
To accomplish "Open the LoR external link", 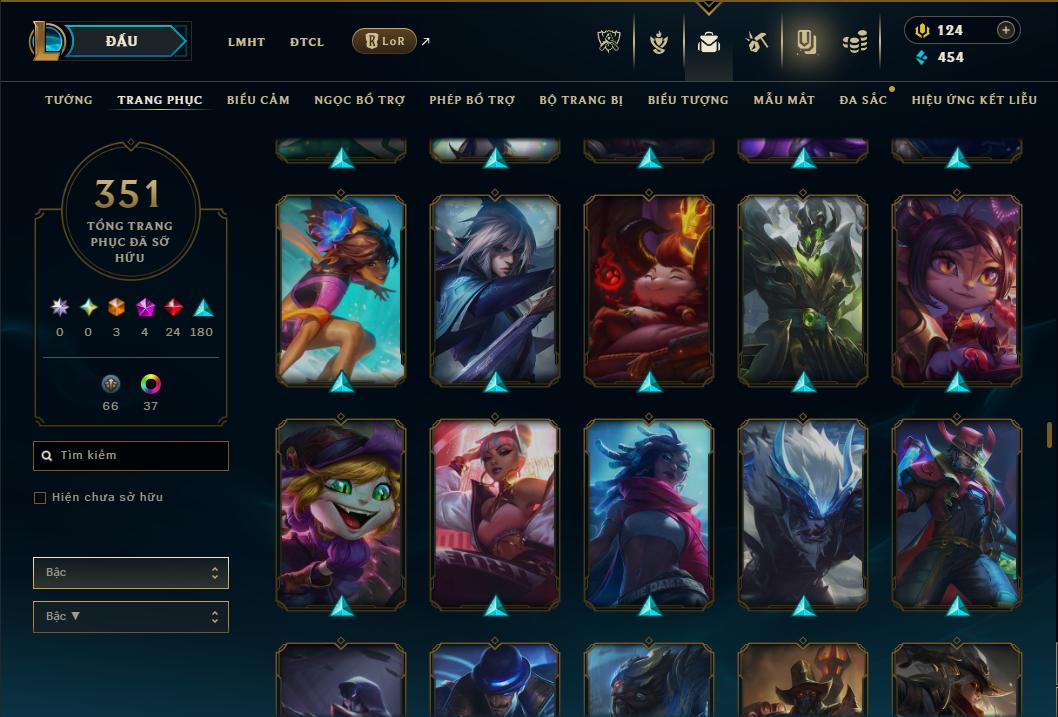I will point(385,41).
